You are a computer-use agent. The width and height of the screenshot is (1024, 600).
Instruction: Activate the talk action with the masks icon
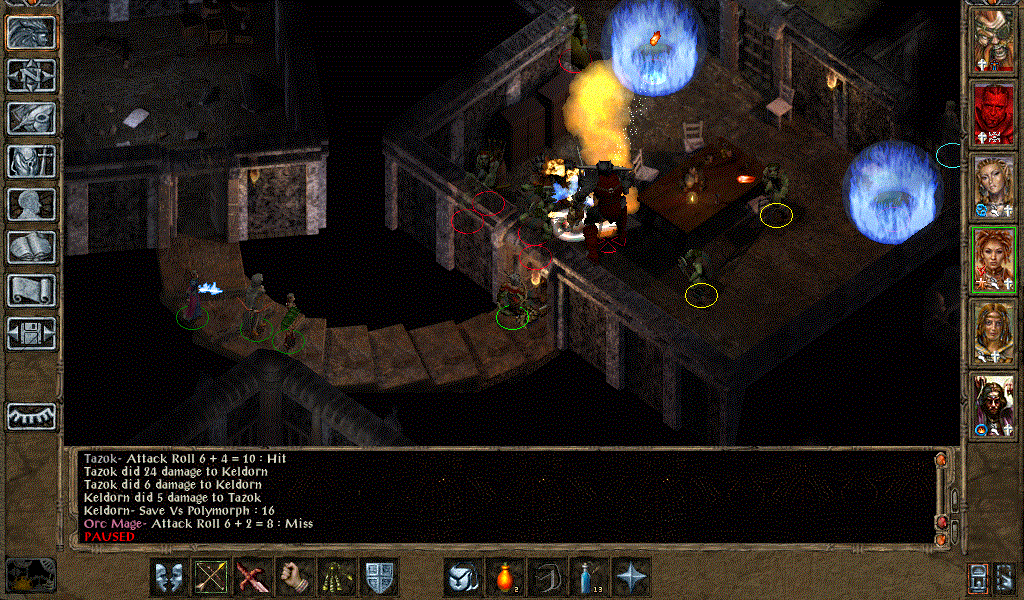coord(170,577)
